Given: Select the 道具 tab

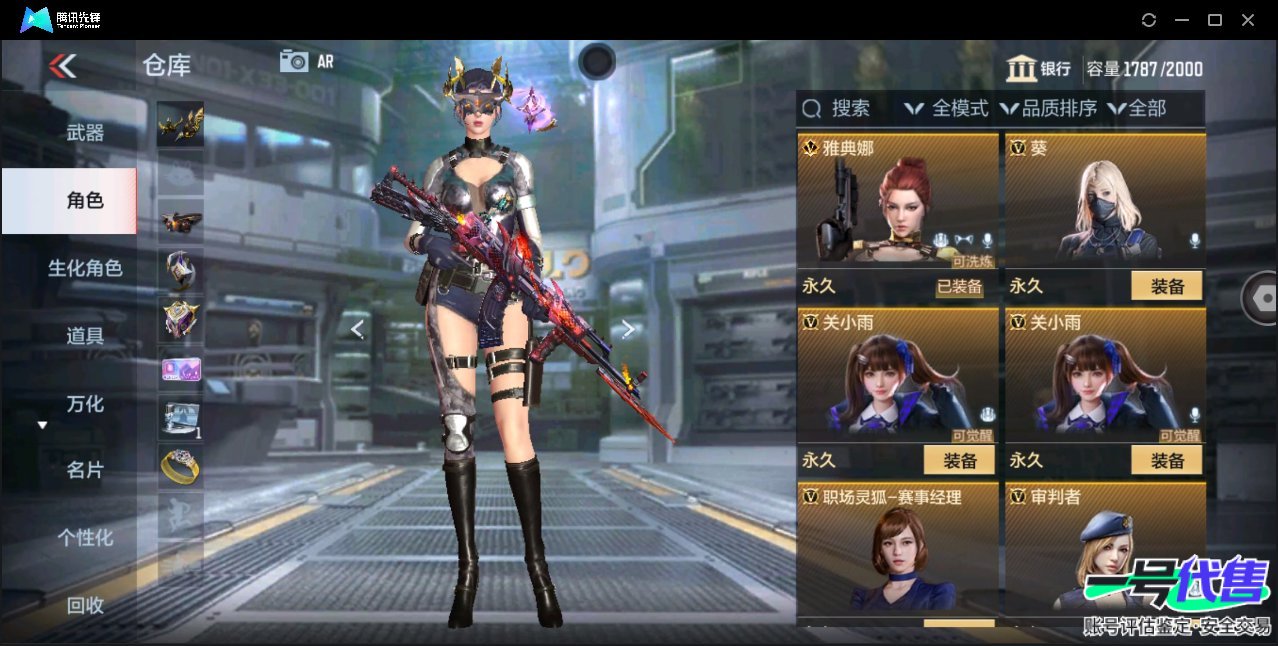Looking at the screenshot, I should coord(85,336).
